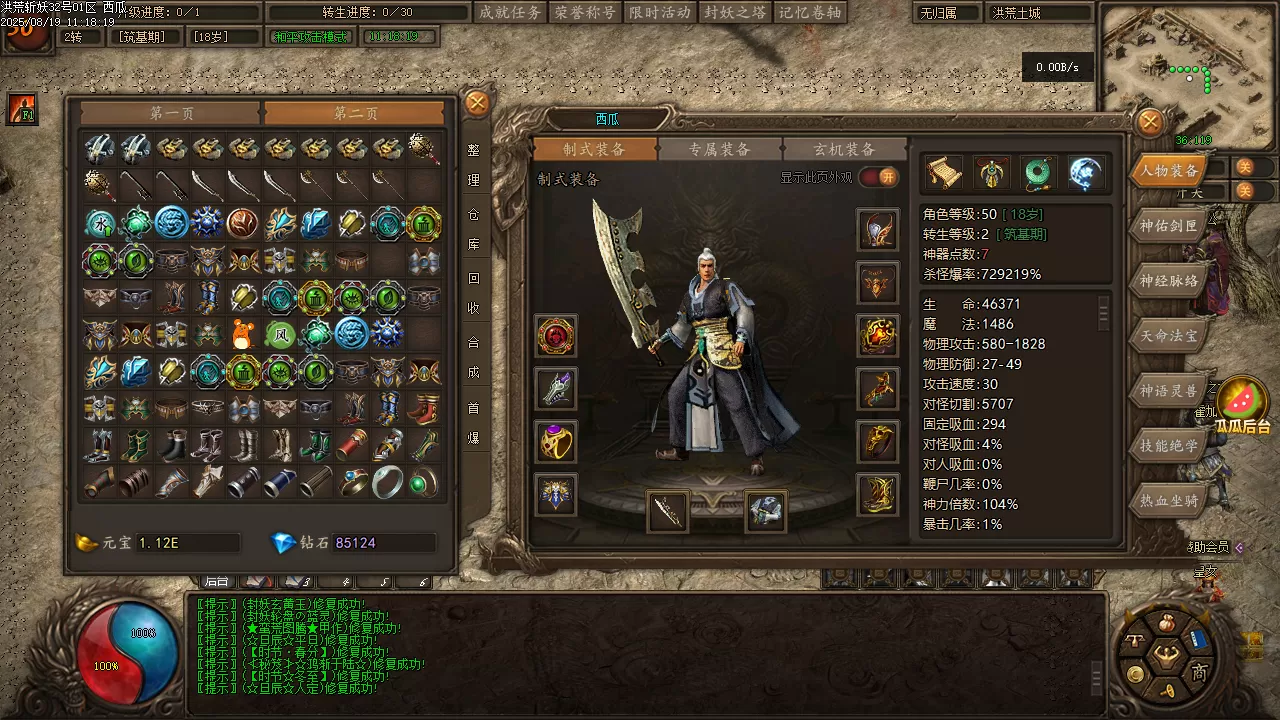The width and height of the screenshot is (1280, 720).
Task: Open the 成就任务 achievements menu
Action: [509, 12]
